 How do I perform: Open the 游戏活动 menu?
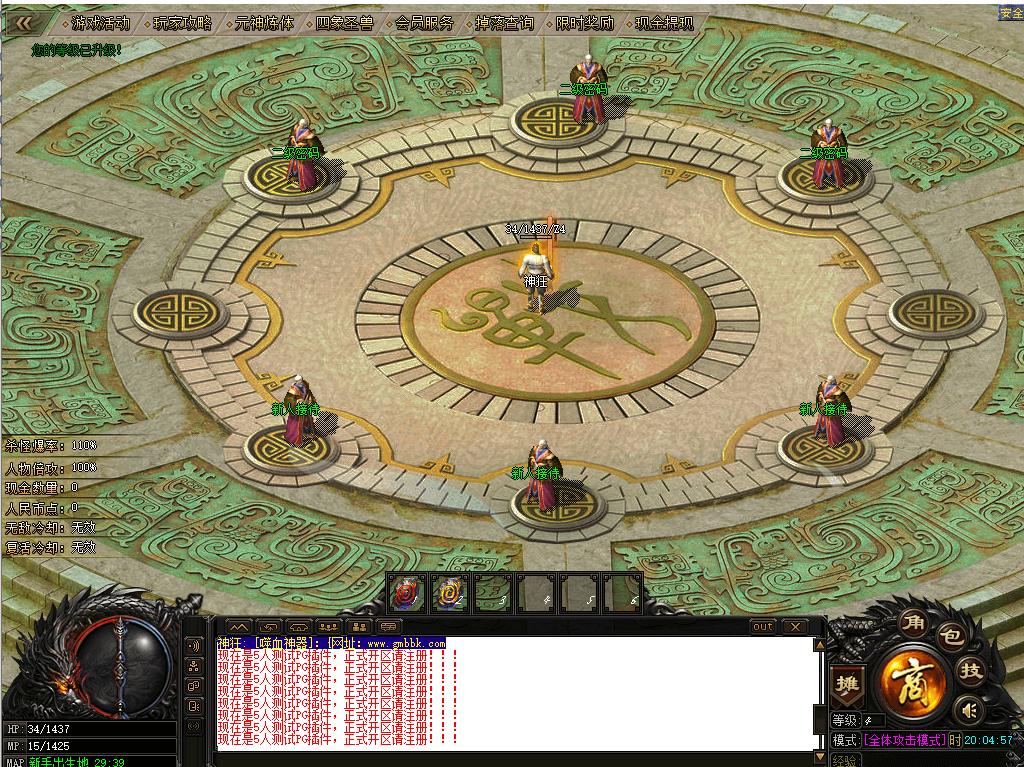click(100, 23)
